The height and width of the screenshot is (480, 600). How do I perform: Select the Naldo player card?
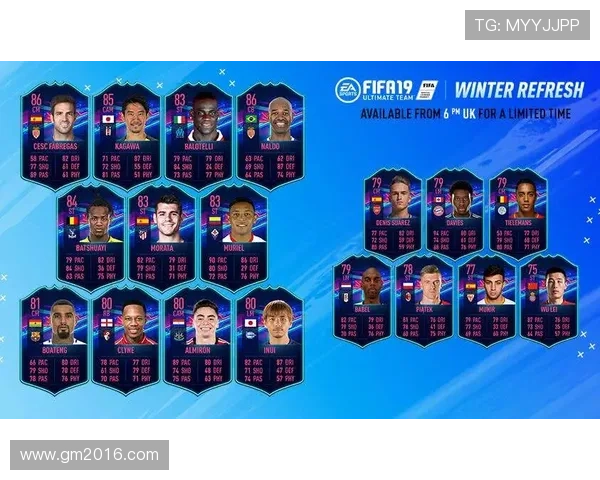269,135
